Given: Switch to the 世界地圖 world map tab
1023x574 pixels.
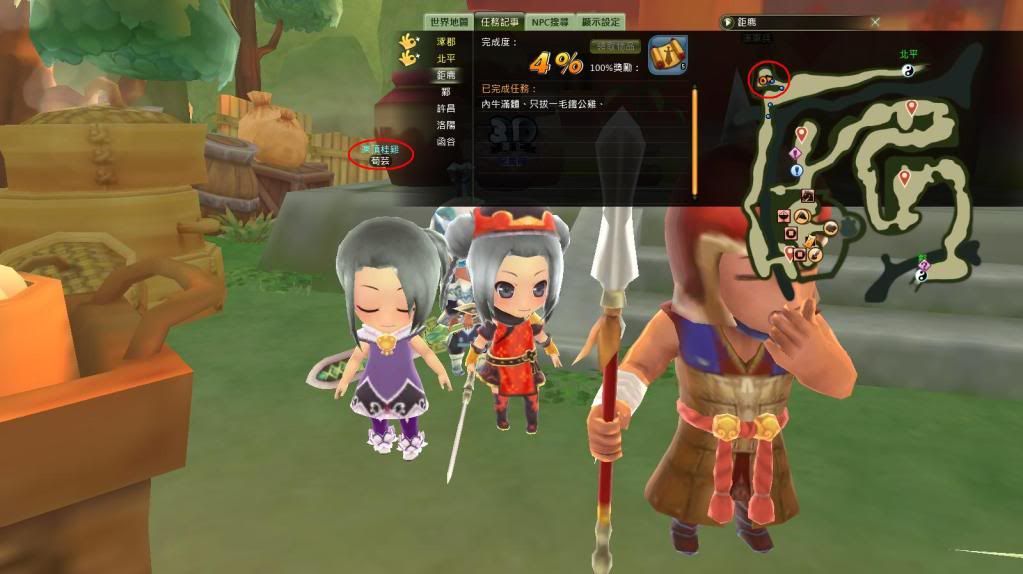Looking at the screenshot, I should [449, 21].
